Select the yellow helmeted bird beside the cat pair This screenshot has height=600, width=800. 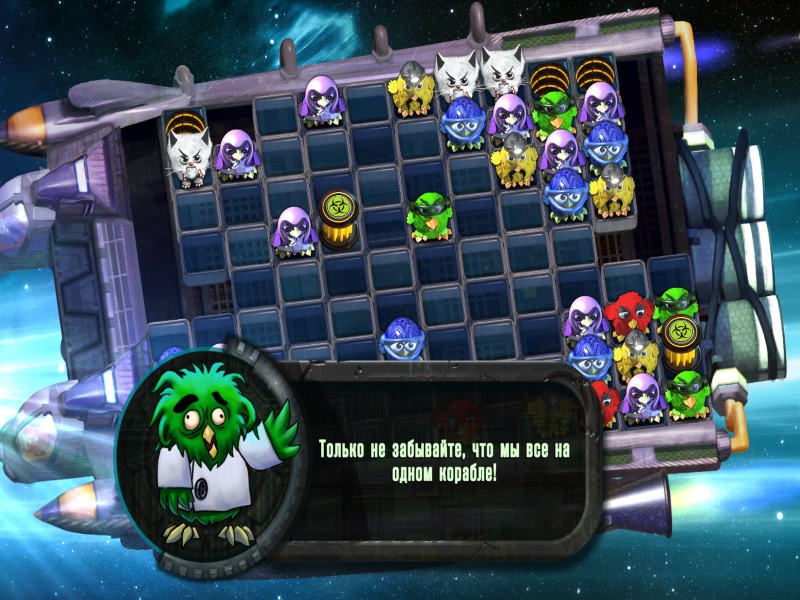410,90
